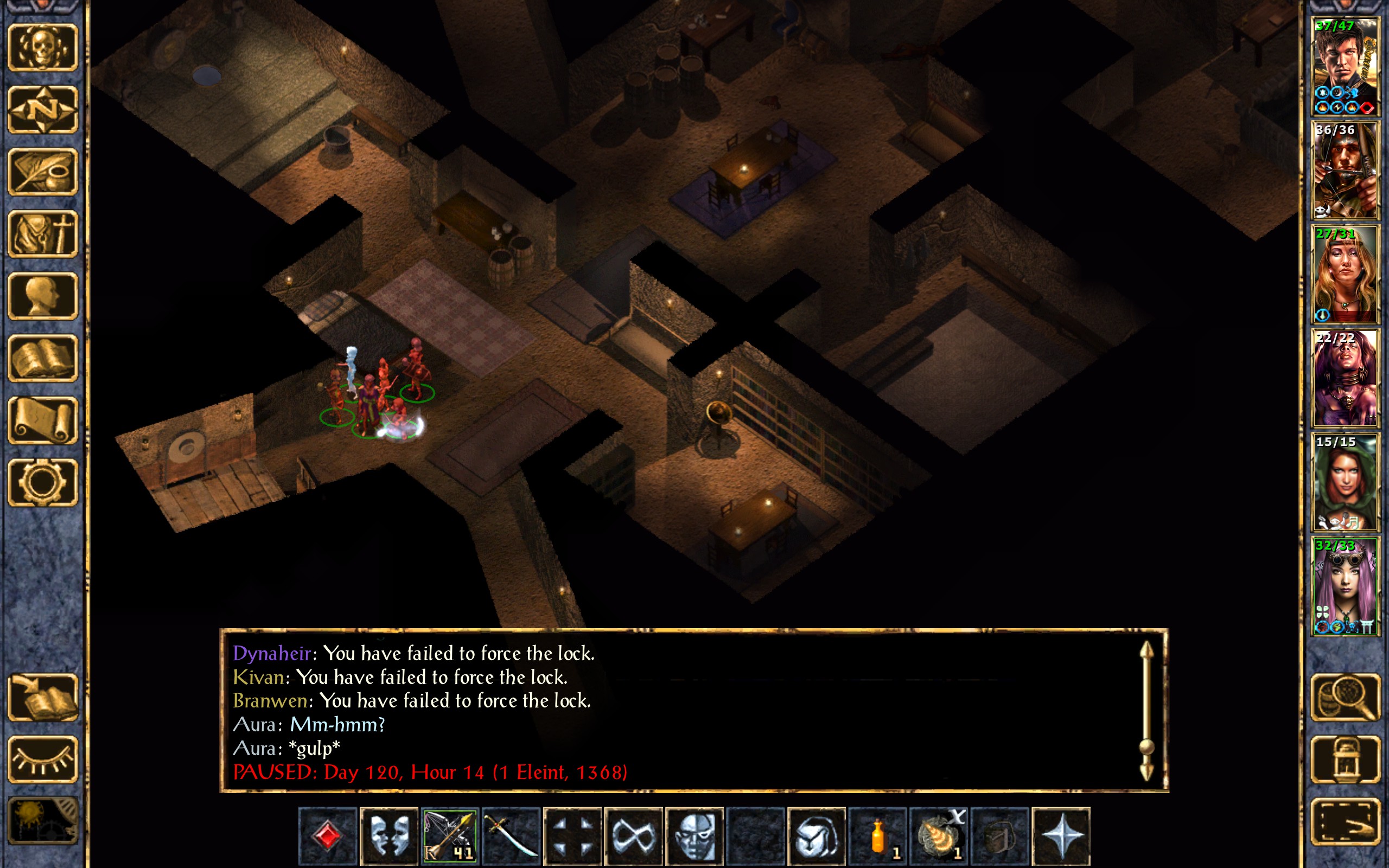
Task: Select the 37/47 party leader portrait
Action: (x=1345, y=67)
